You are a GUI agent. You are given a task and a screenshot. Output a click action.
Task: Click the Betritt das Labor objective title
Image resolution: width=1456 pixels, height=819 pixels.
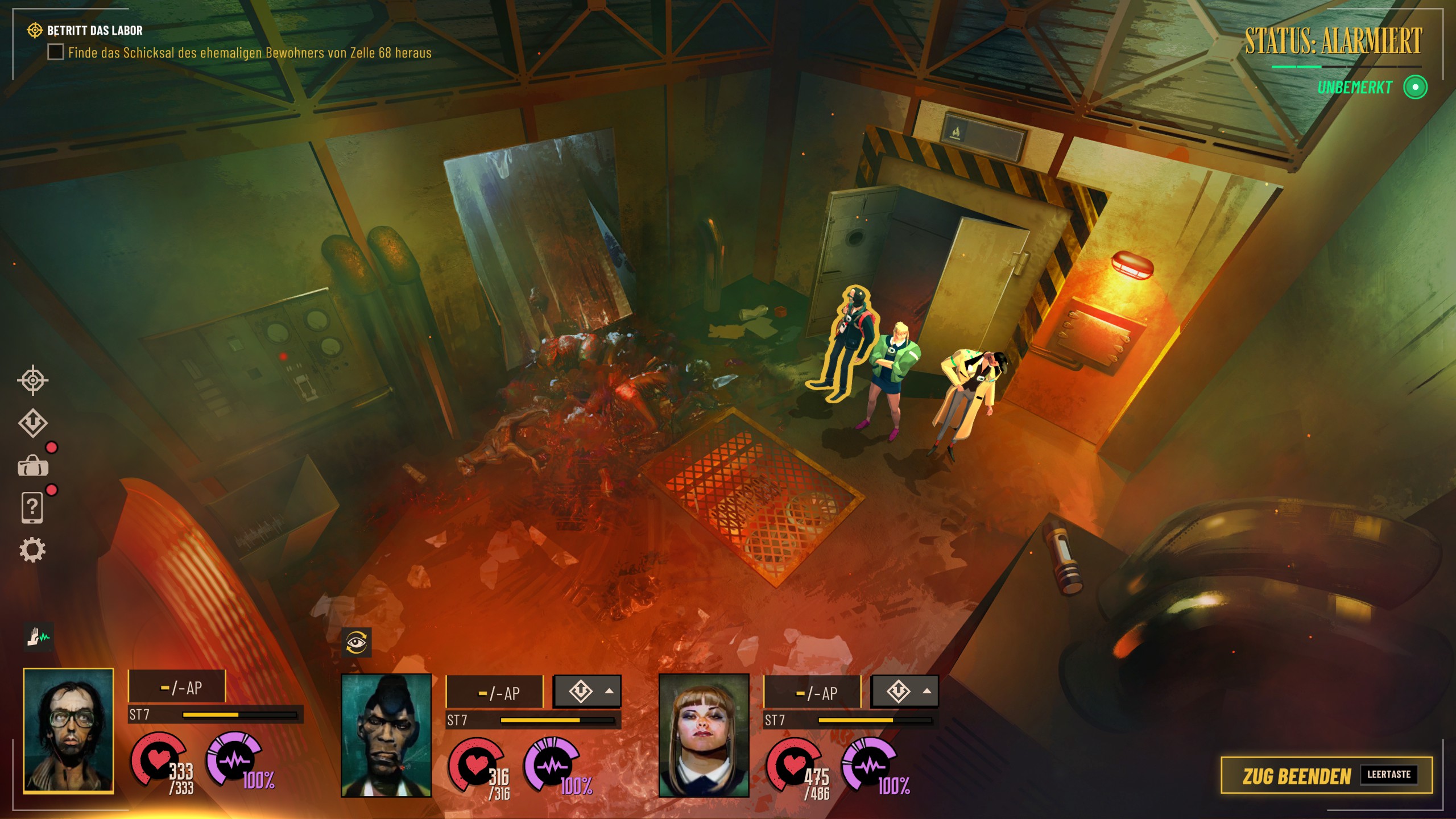point(94,30)
